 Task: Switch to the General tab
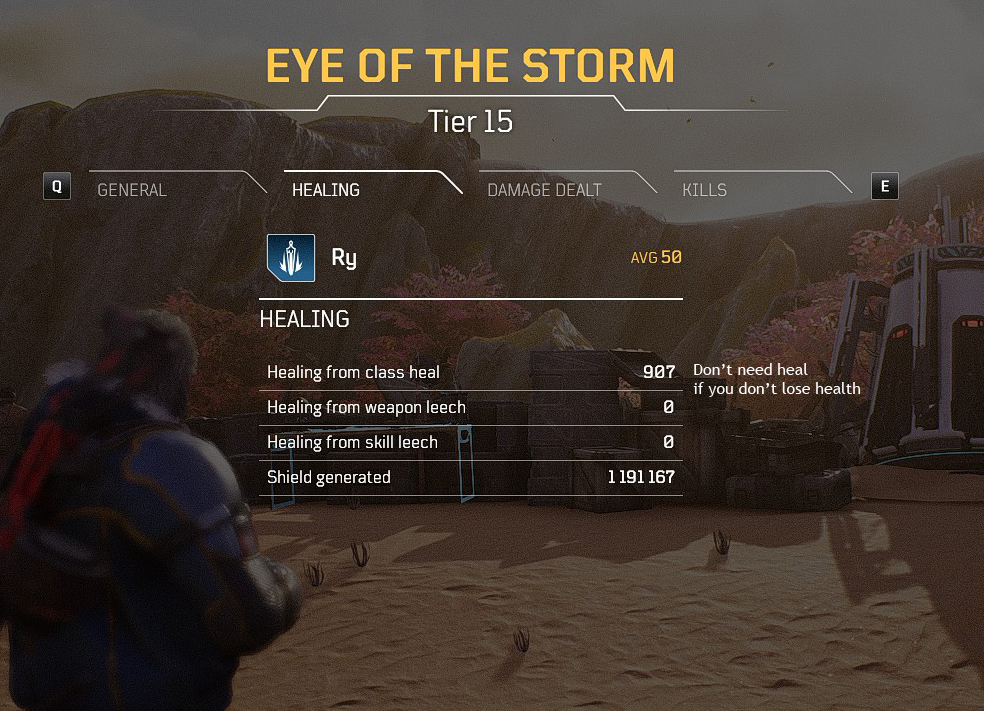[132, 189]
